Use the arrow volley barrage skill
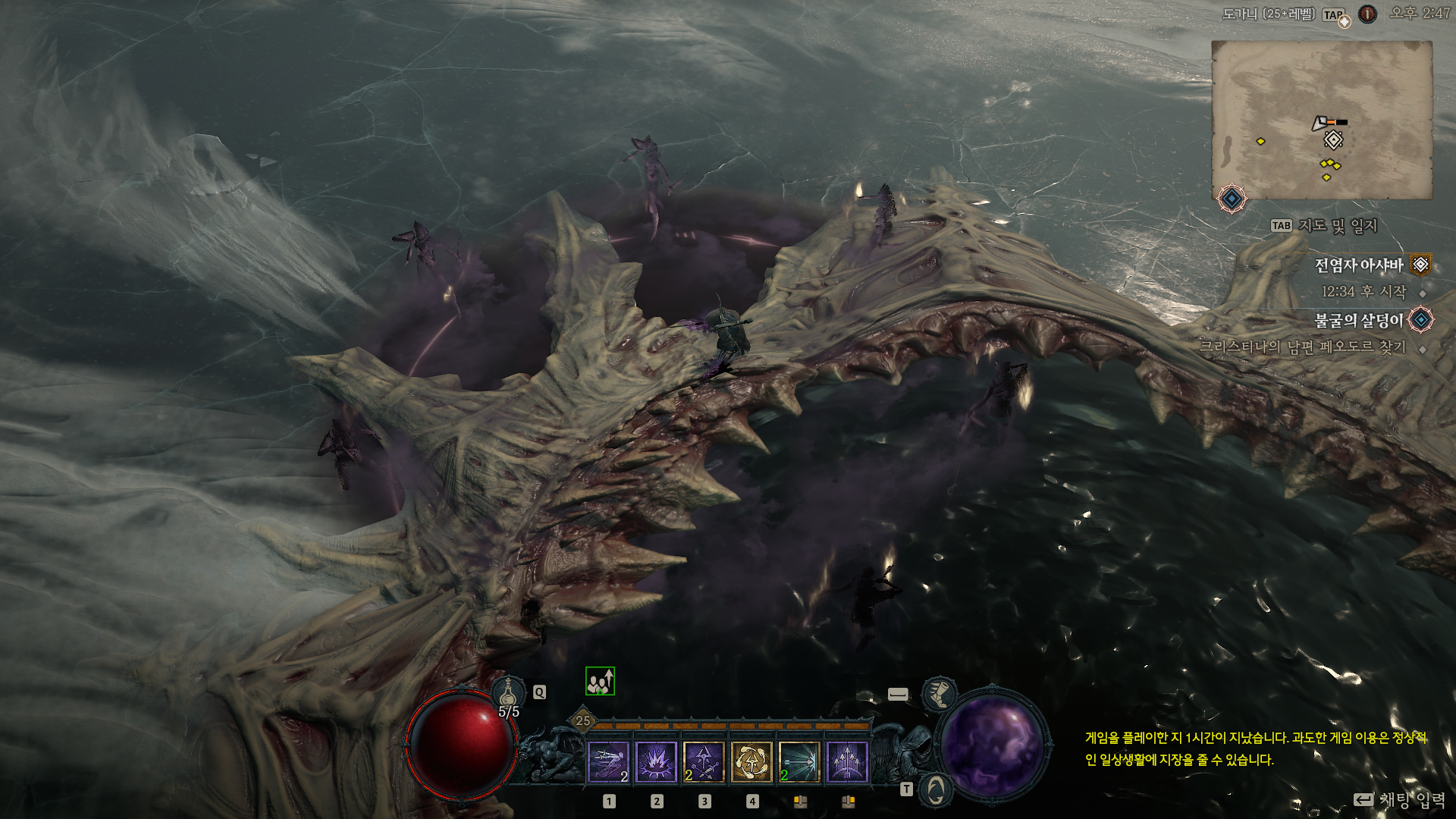Image resolution: width=1456 pixels, height=819 pixels. click(x=847, y=761)
